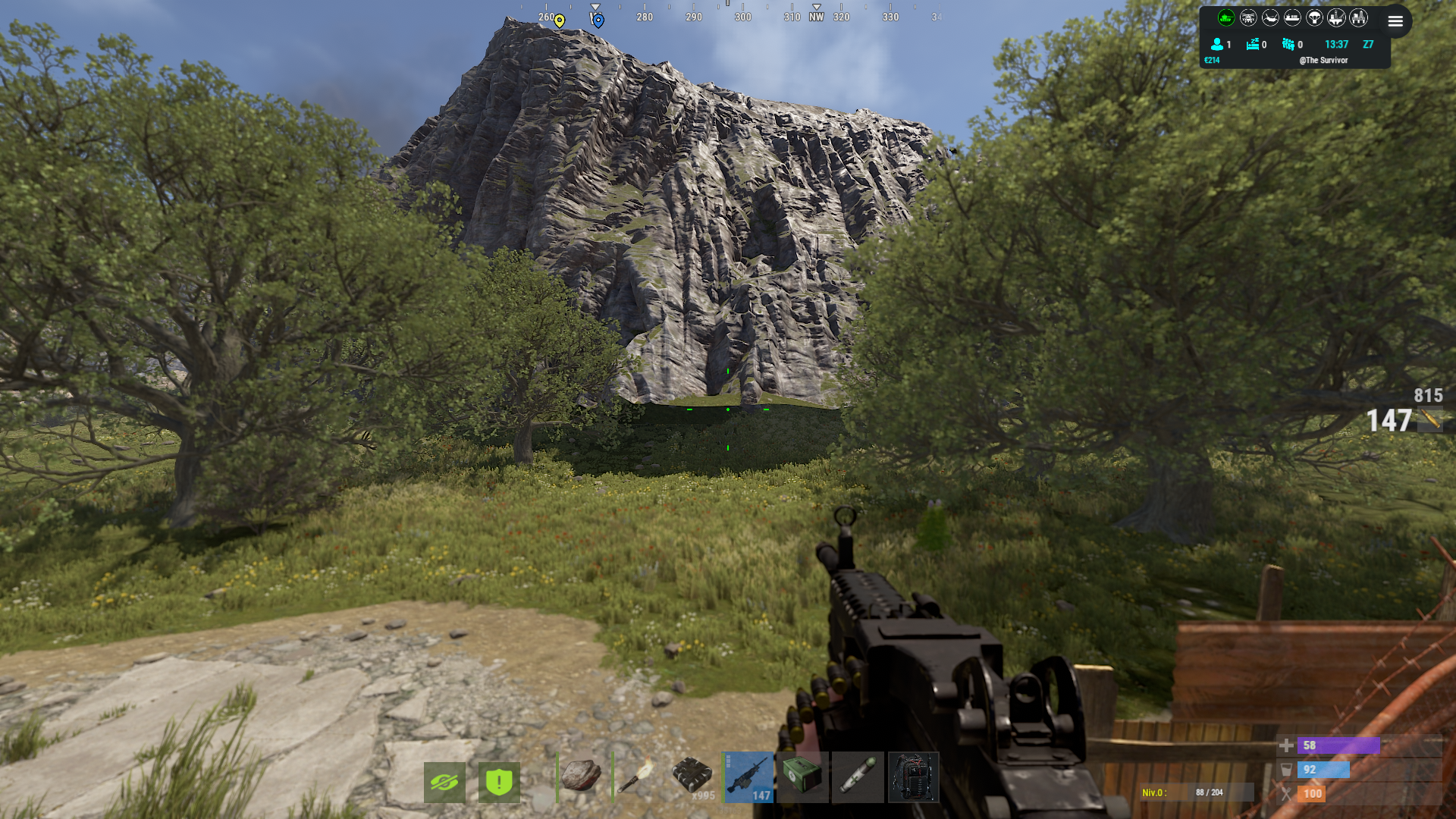Viewport: 1456px width, 819px height.
Task: Select the machine gun hotbar slot
Action: [748, 777]
